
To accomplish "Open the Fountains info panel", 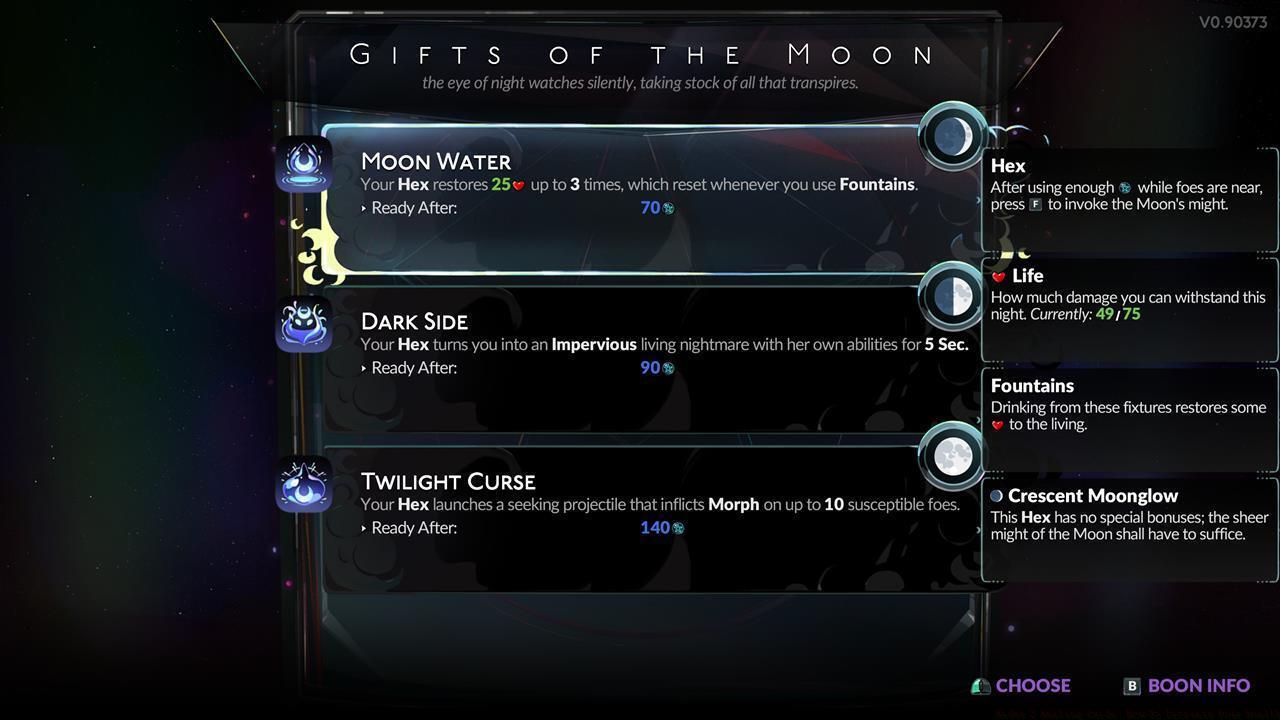I will coord(1128,404).
